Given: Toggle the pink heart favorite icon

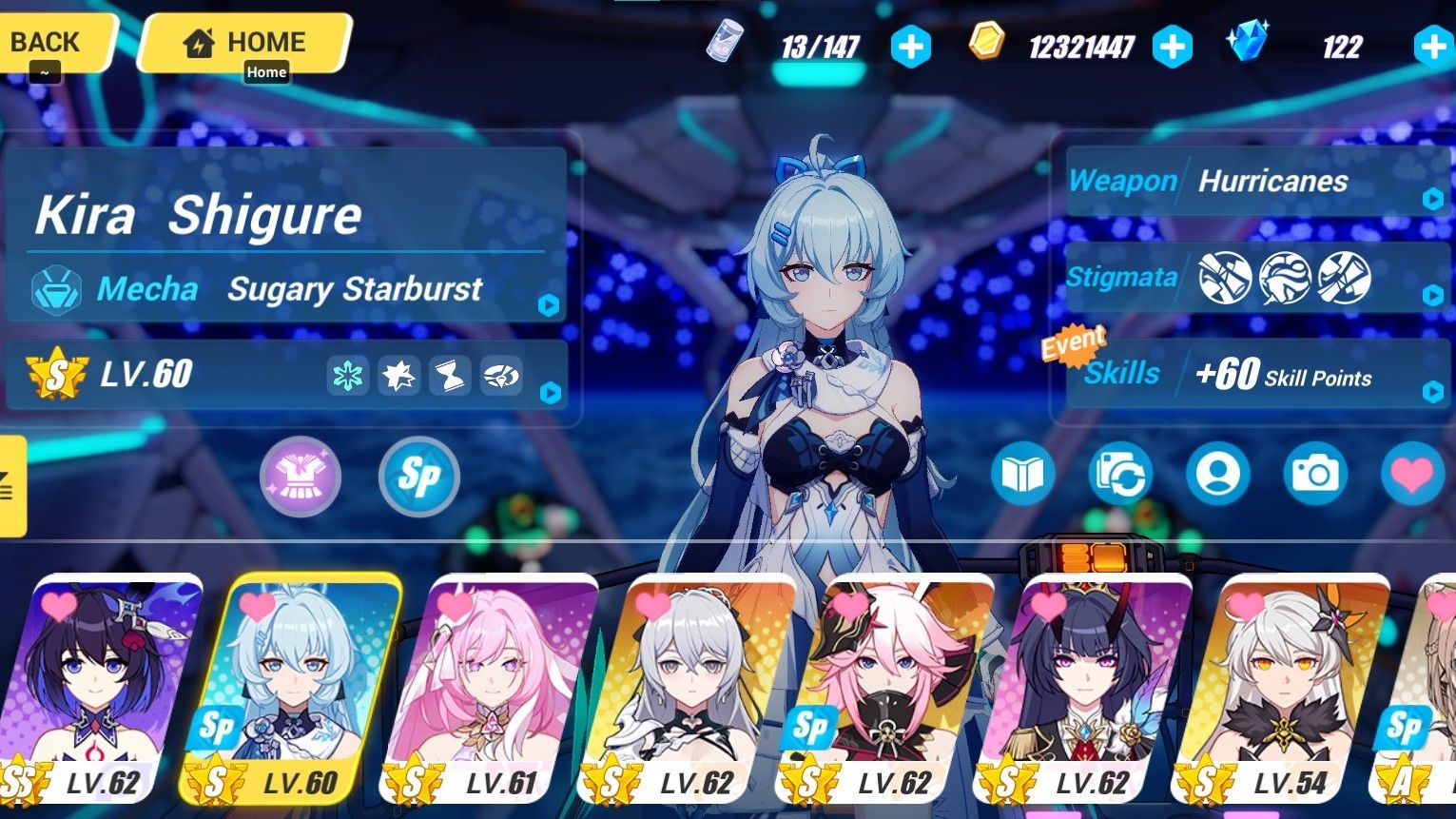Looking at the screenshot, I should tap(1411, 475).
